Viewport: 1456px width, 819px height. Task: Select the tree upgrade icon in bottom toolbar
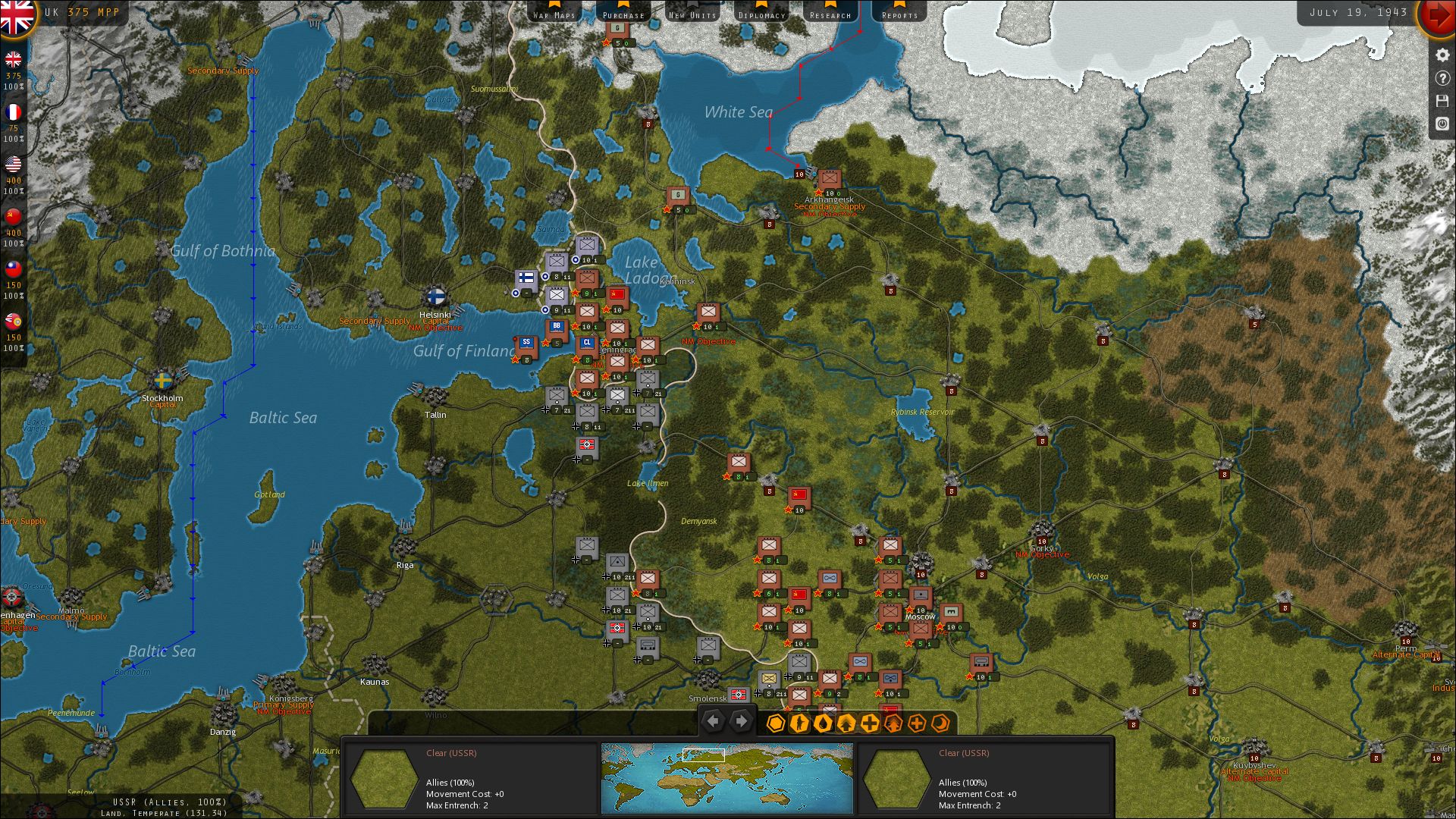(846, 723)
